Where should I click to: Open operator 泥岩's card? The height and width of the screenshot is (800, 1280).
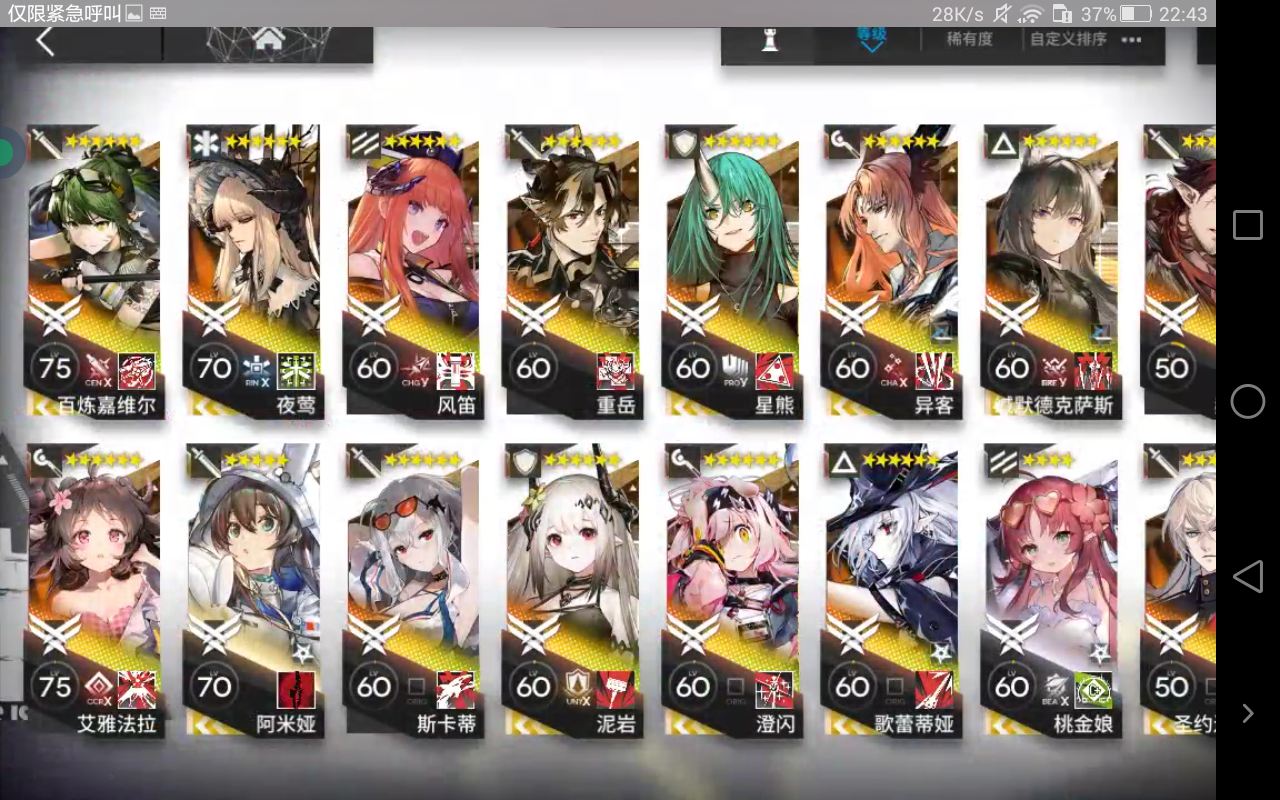572,590
